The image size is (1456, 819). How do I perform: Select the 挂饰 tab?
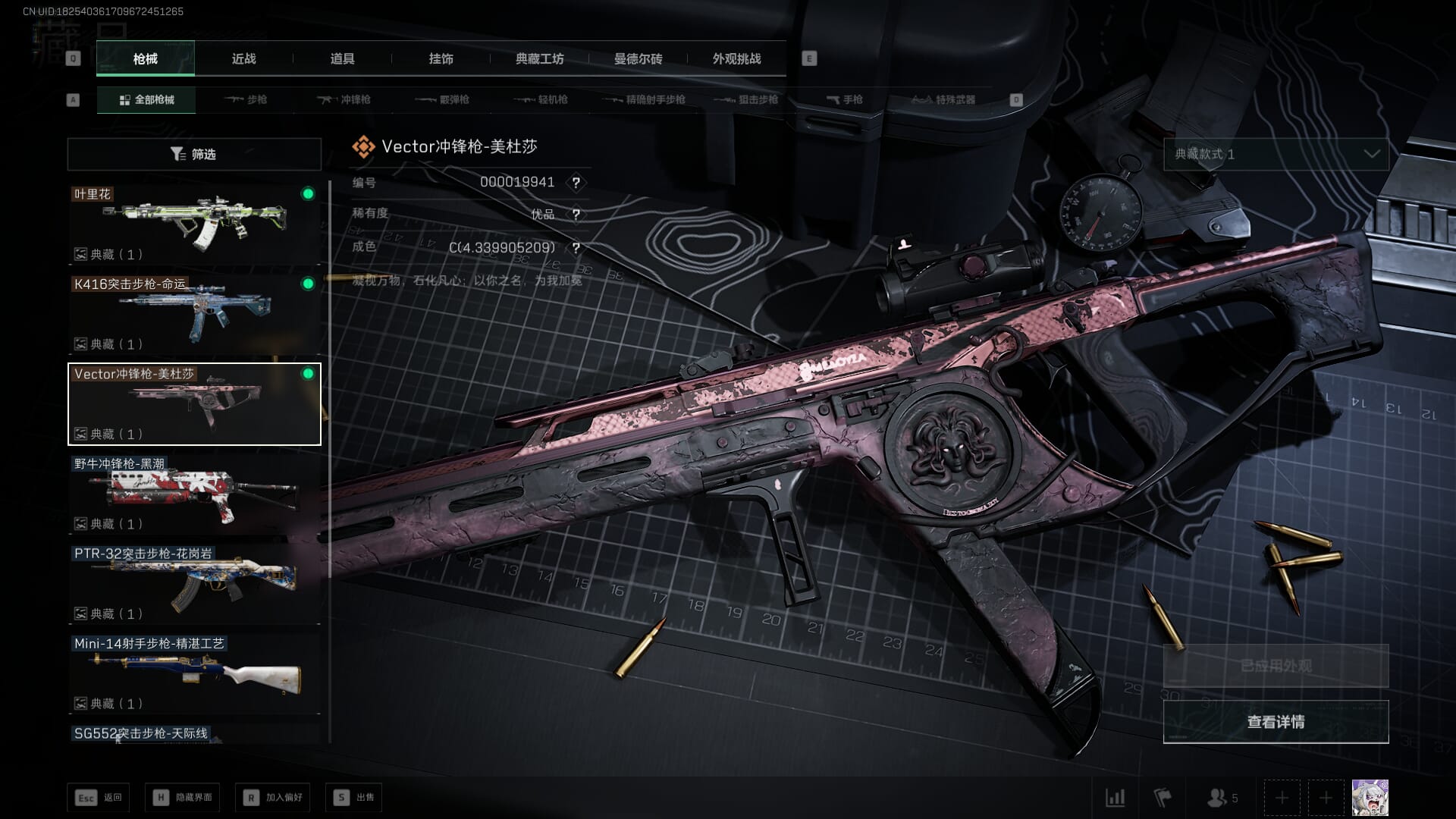pyautogui.click(x=441, y=59)
